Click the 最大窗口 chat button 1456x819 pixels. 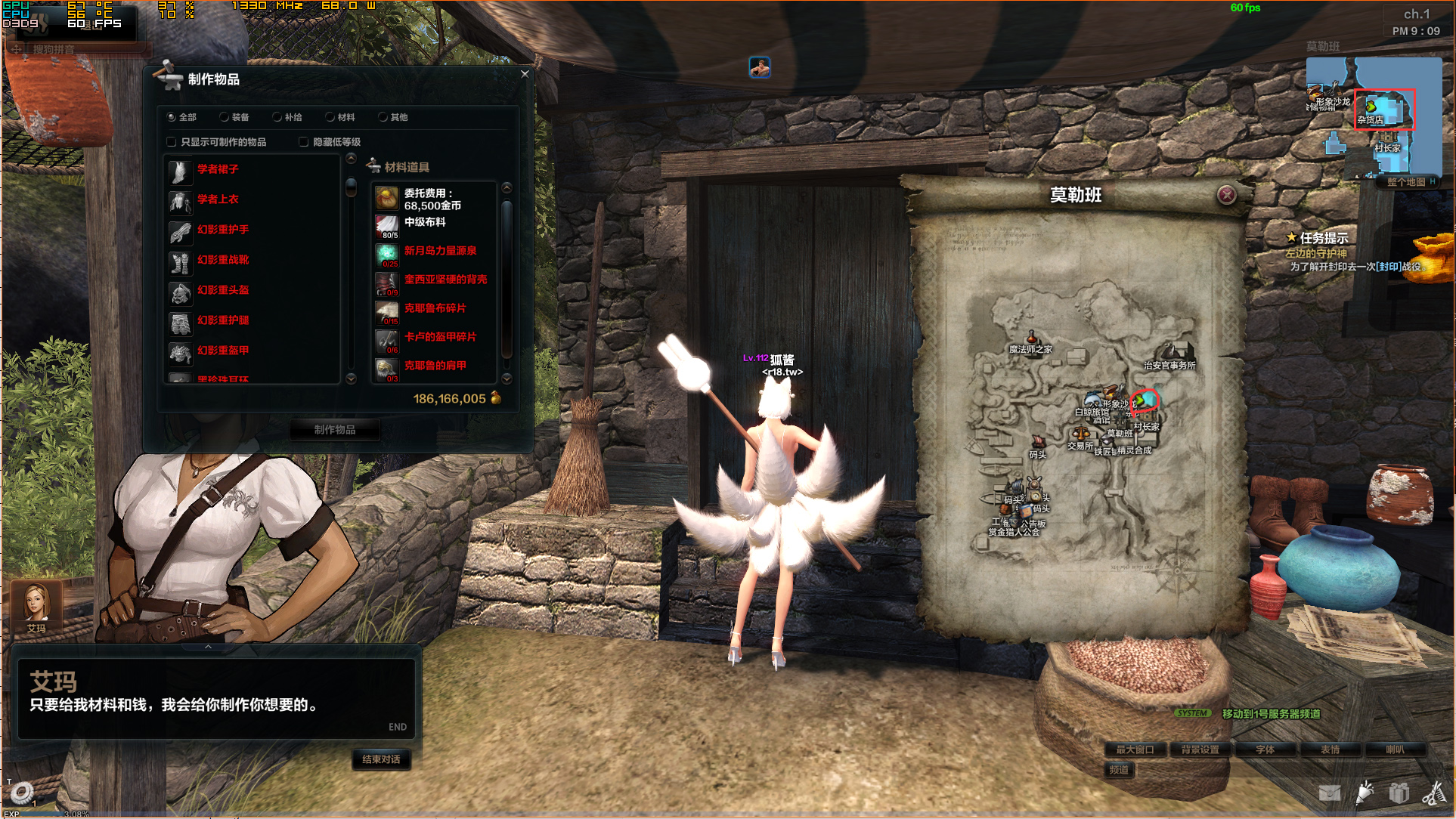1135,749
